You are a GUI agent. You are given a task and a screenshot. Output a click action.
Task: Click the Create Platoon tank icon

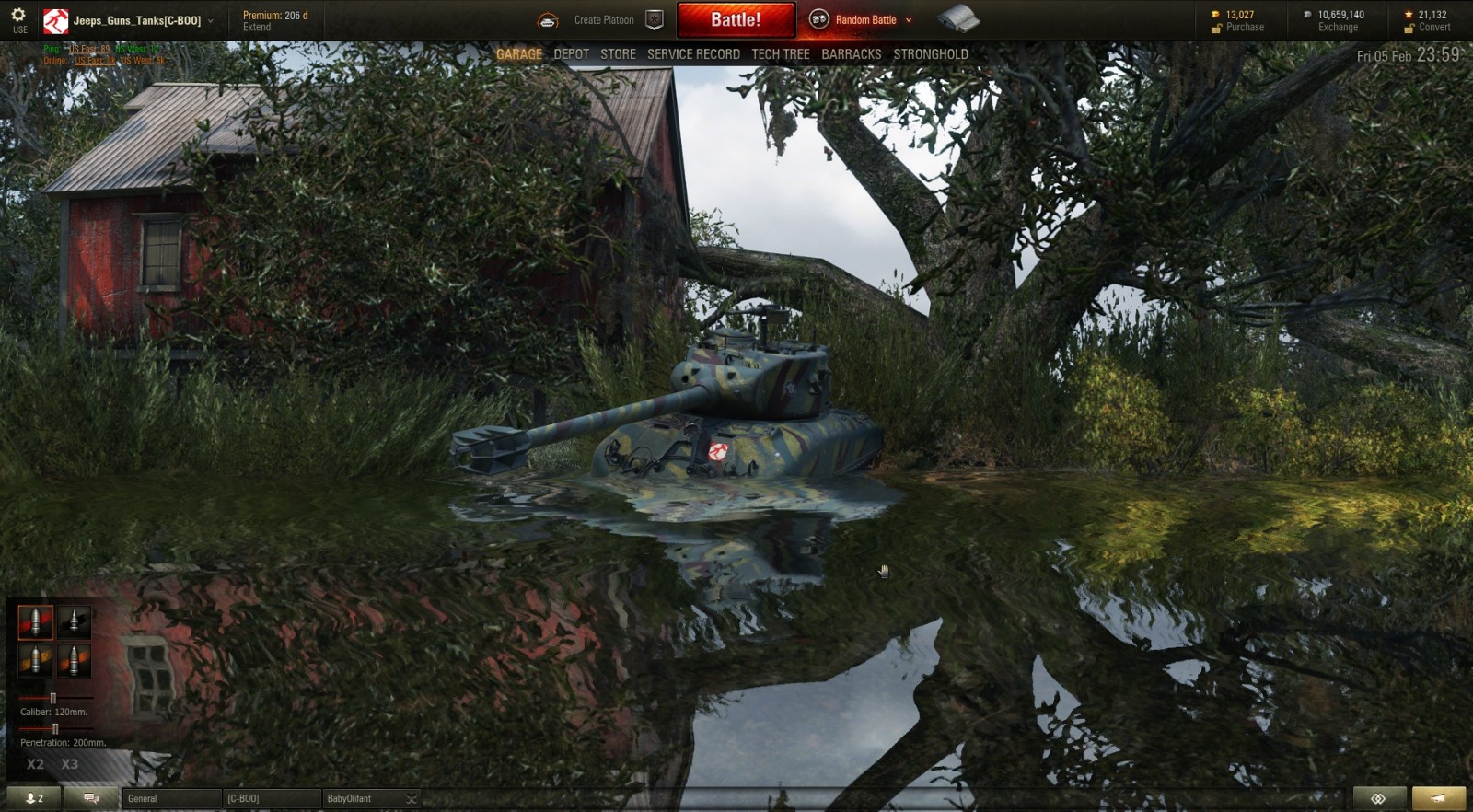550,18
